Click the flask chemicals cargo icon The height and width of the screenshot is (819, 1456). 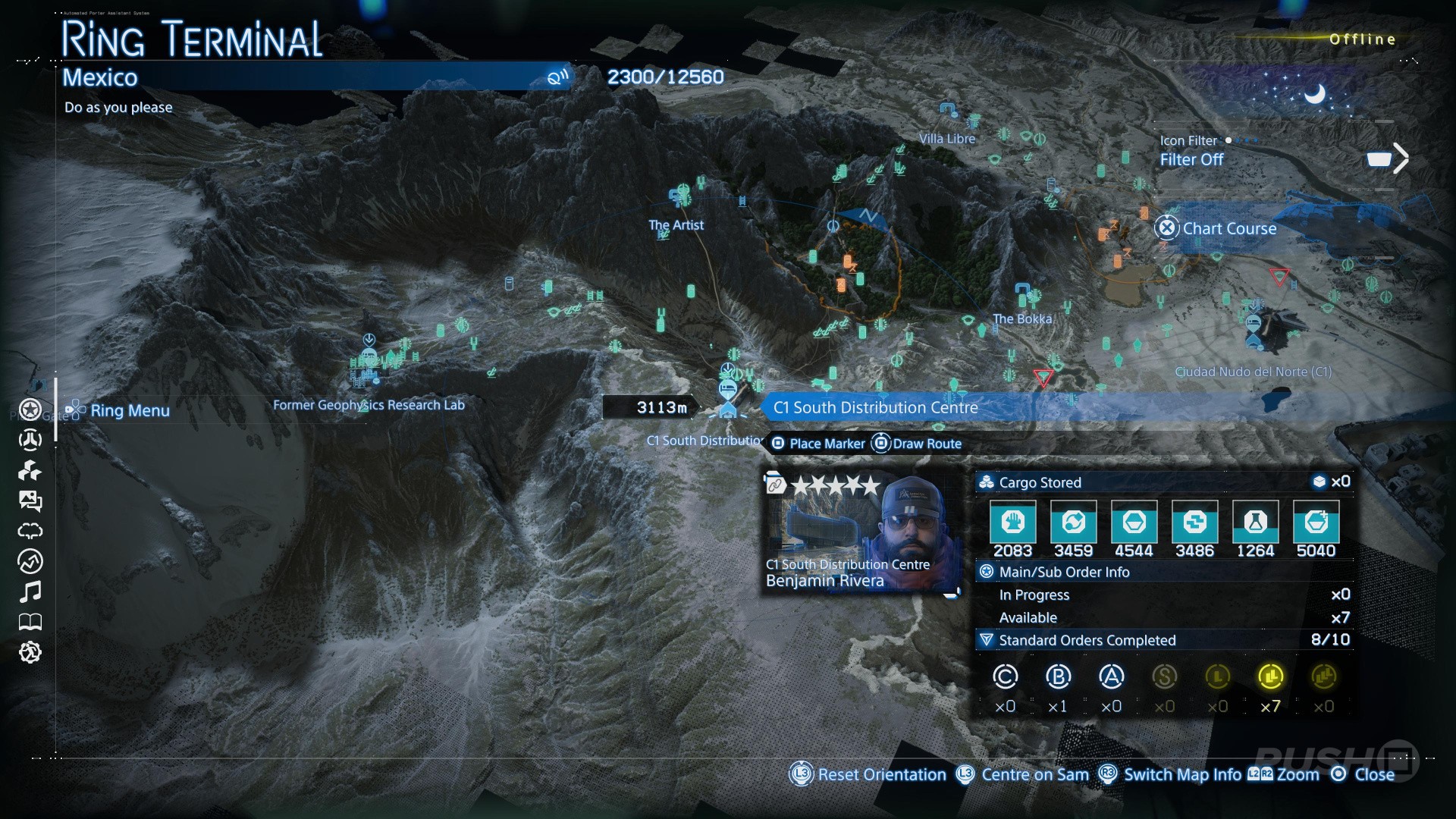[1255, 522]
